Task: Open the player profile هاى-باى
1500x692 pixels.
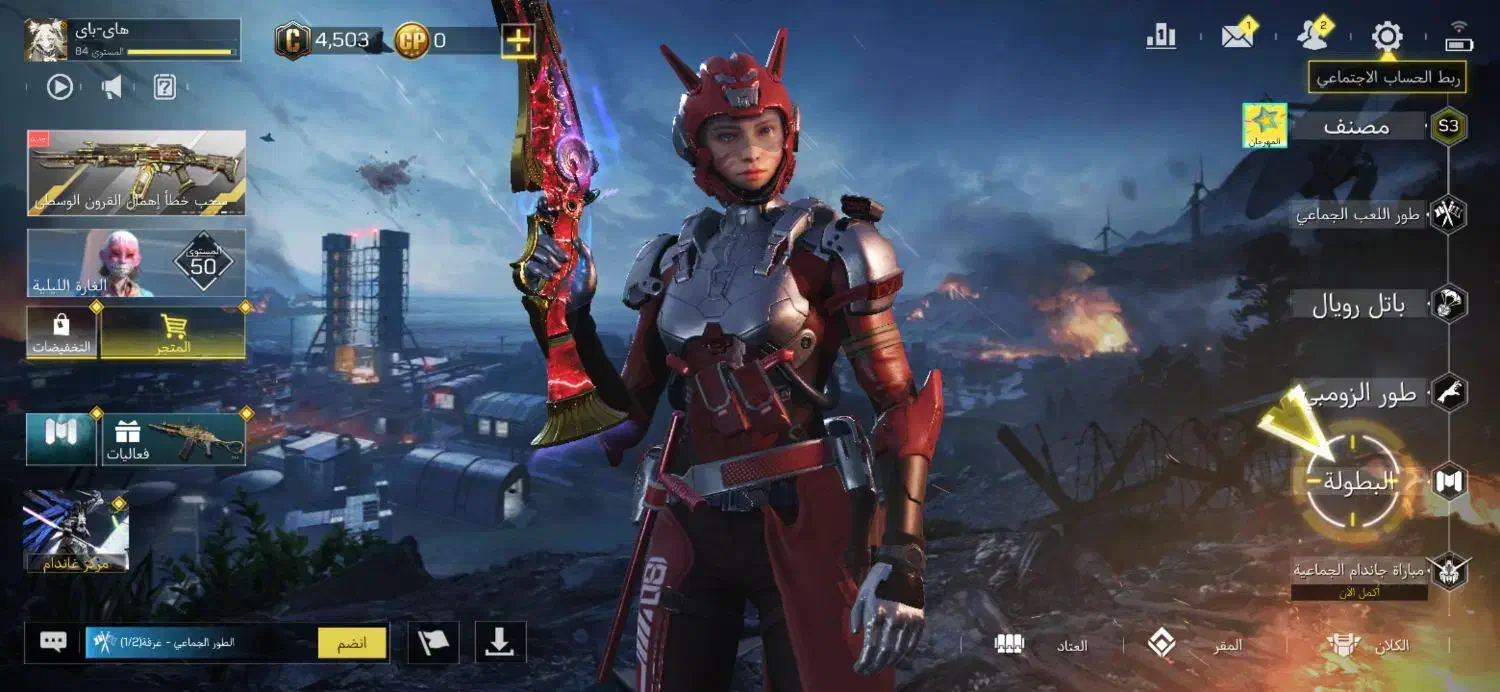Action: (x=132, y=40)
